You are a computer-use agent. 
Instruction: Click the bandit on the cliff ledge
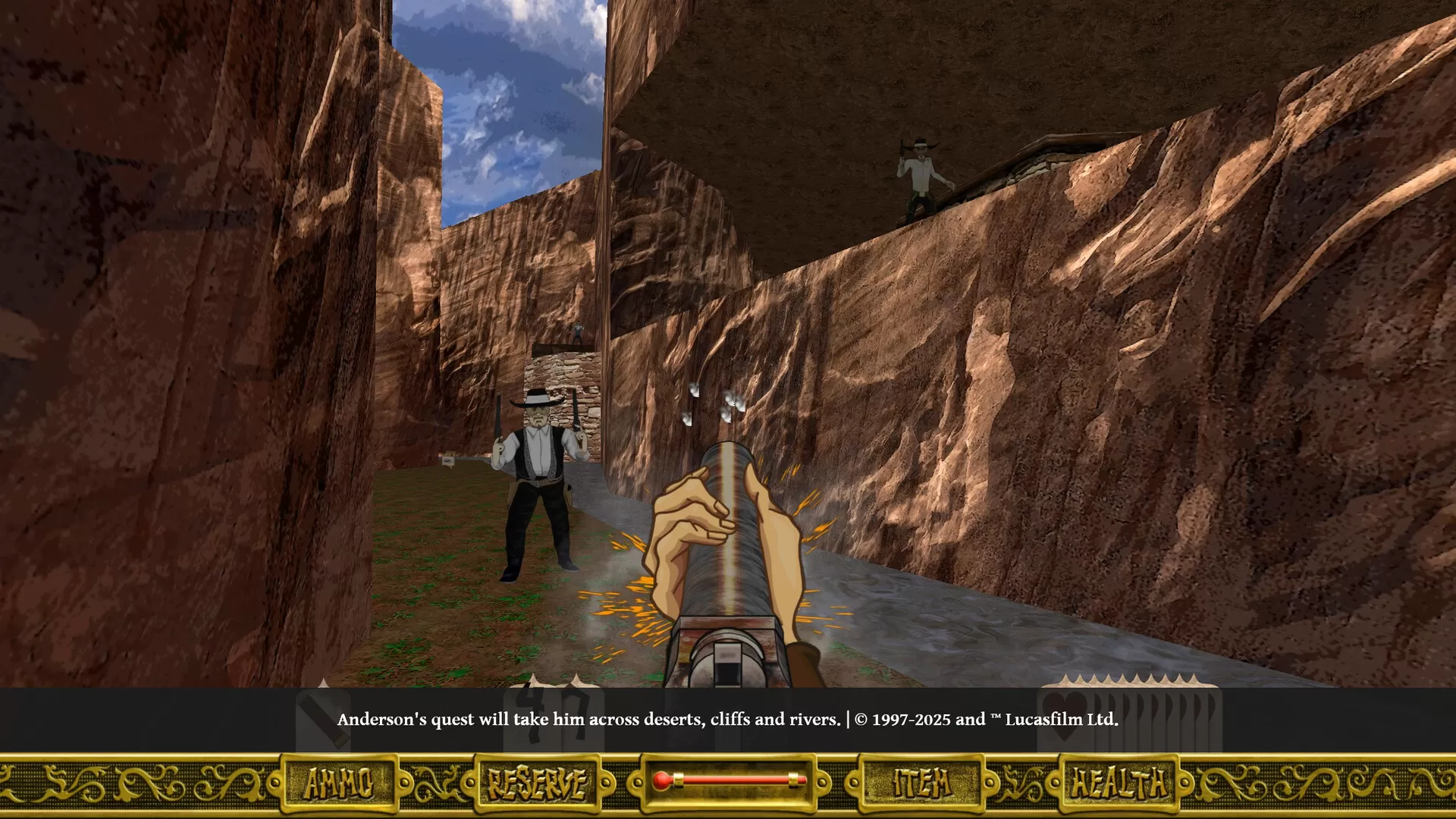coord(920,174)
